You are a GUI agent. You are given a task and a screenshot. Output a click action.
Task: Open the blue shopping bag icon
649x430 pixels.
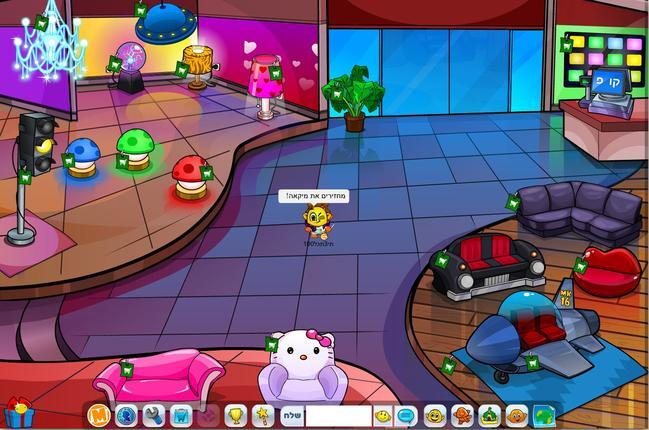pos(181,414)
